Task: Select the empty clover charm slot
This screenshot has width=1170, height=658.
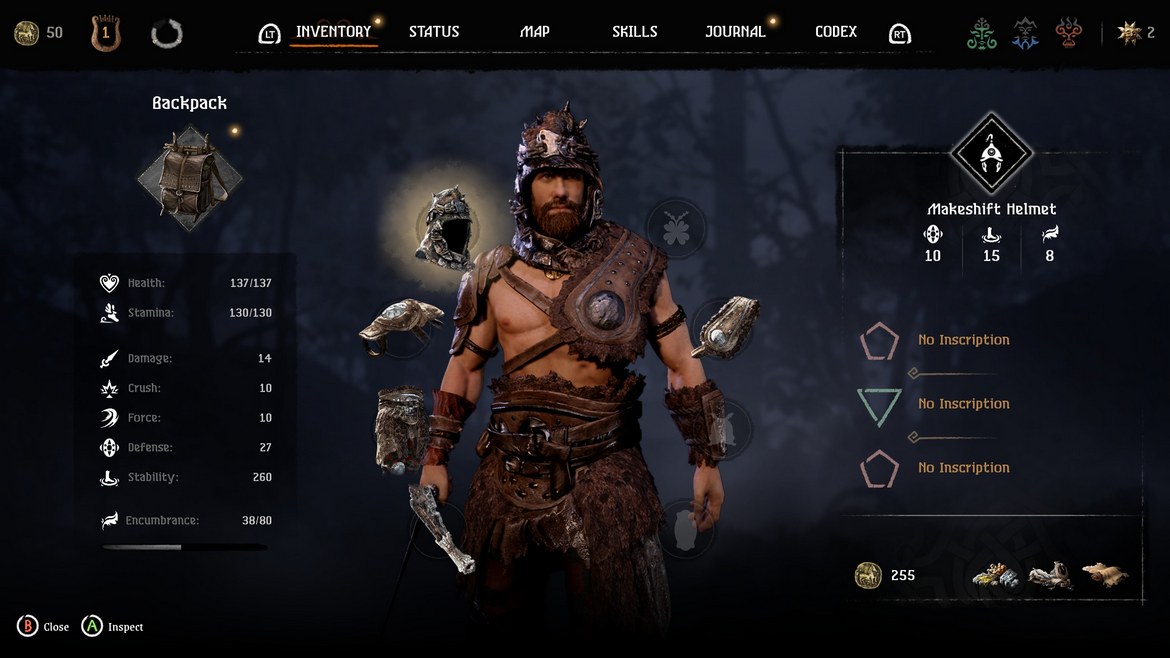Action: click(x=677, y=228)
